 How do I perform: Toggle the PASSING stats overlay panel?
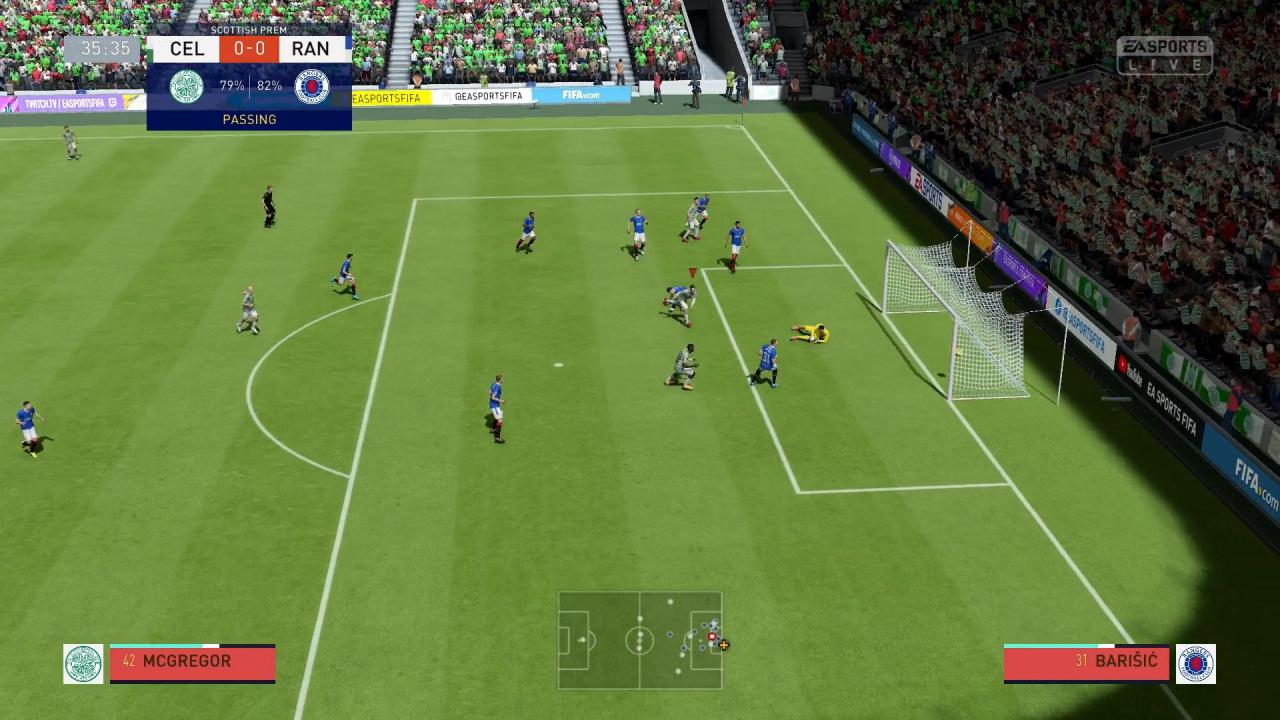pyautogui.click(x=249, y=119)
